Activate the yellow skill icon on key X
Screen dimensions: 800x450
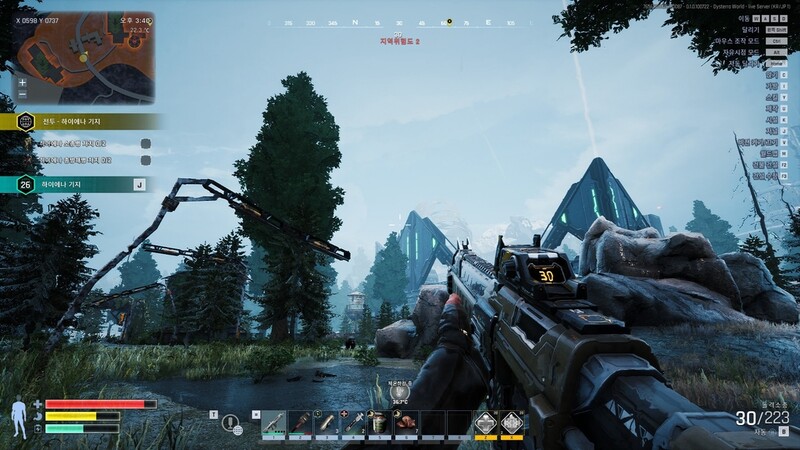511,424
